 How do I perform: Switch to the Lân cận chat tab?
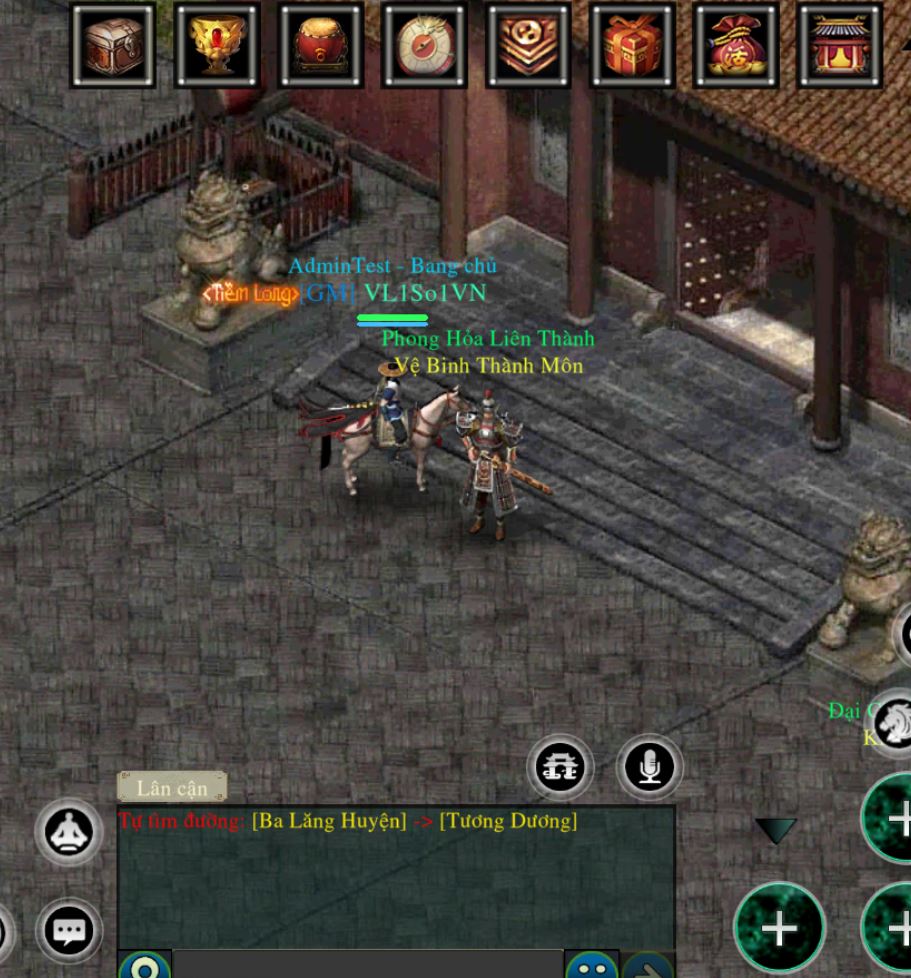(172, 788)
